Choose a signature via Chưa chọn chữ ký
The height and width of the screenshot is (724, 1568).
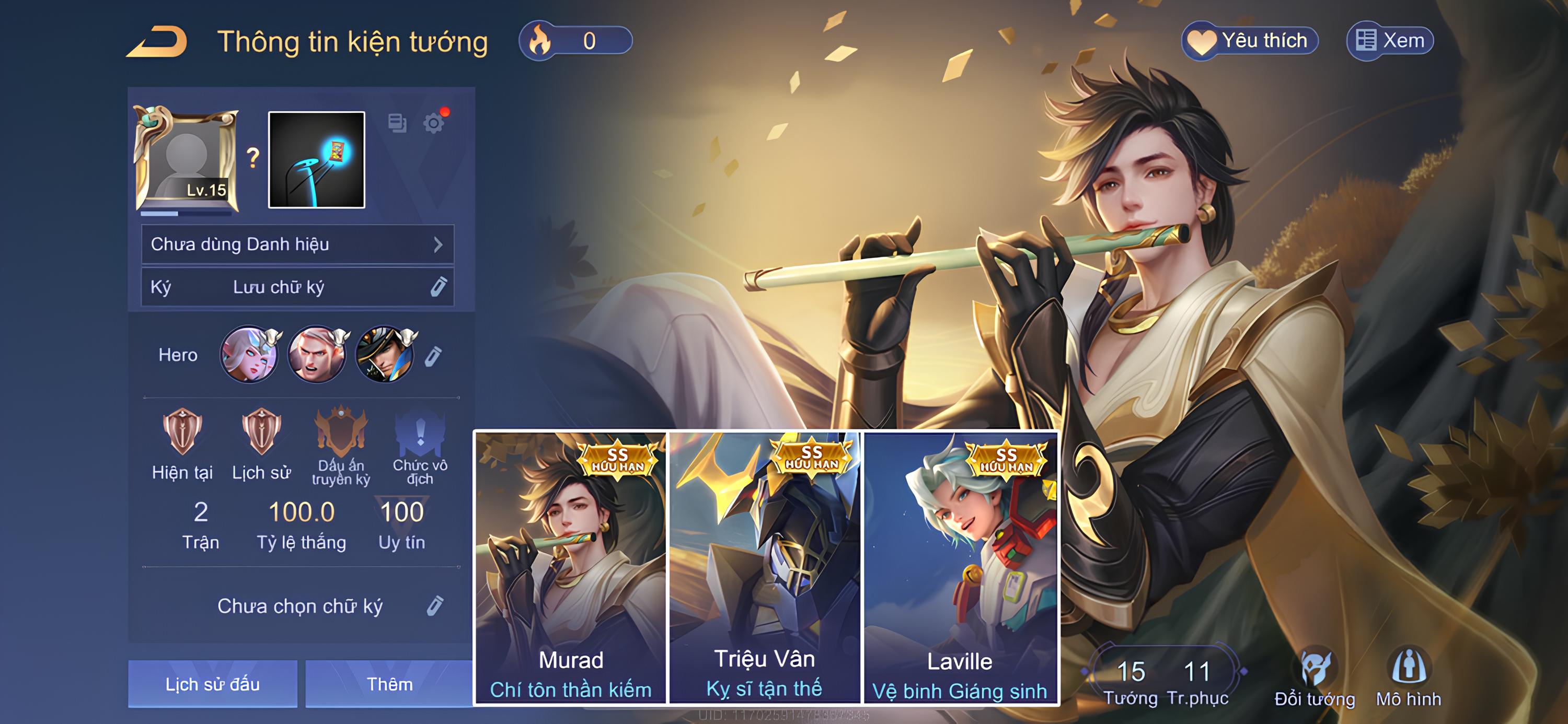point(435,606)
